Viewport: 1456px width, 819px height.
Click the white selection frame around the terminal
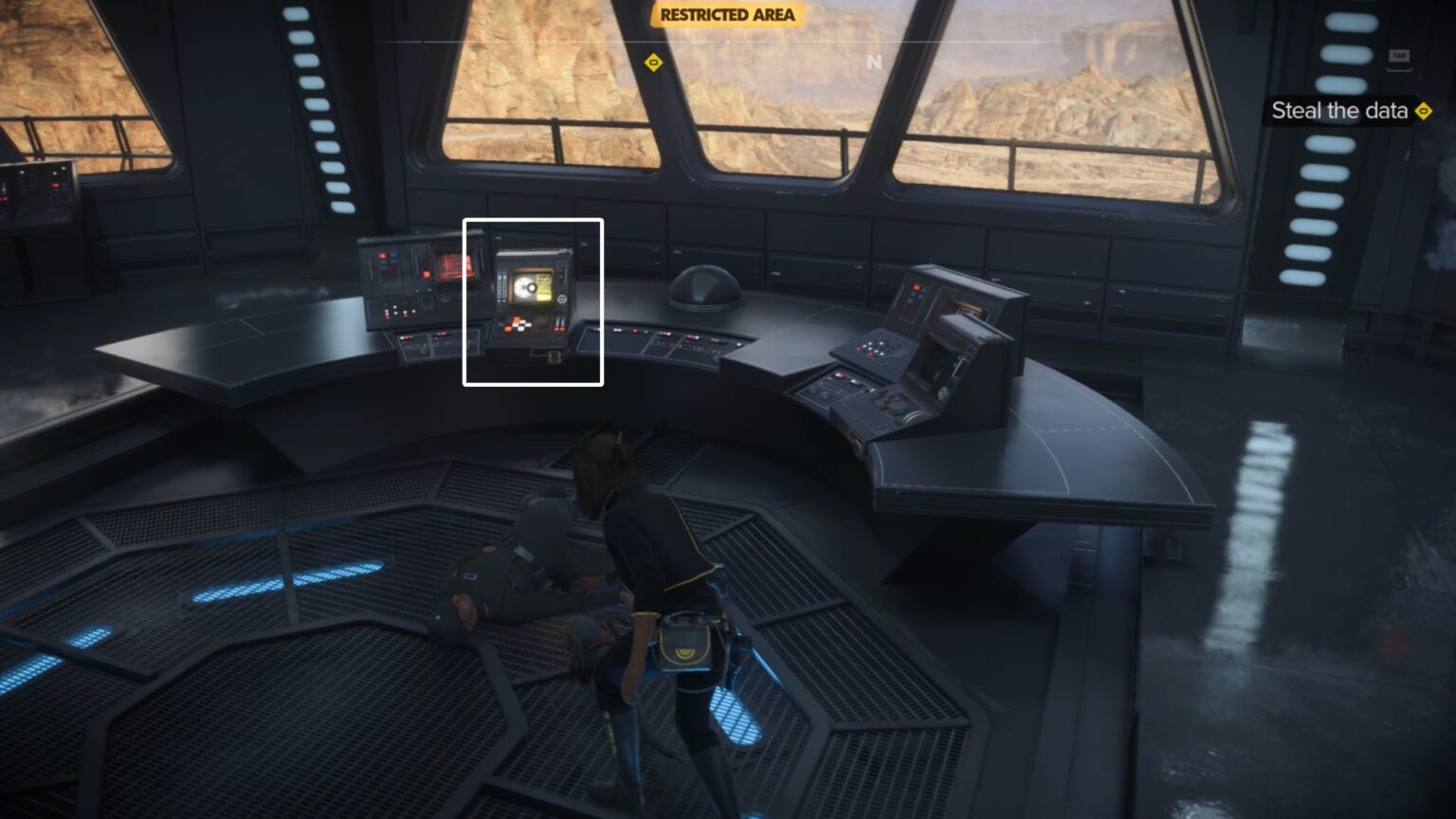tap(464, 301)
